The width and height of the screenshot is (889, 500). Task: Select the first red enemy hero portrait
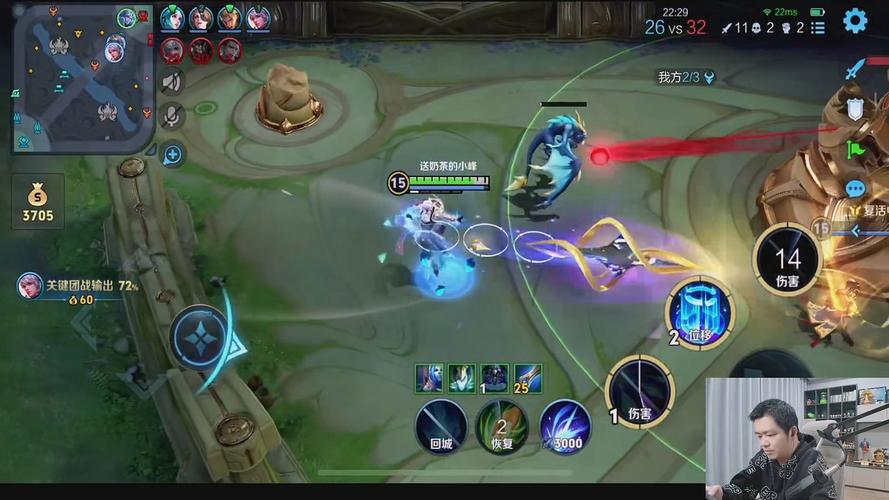click(172, 49)
